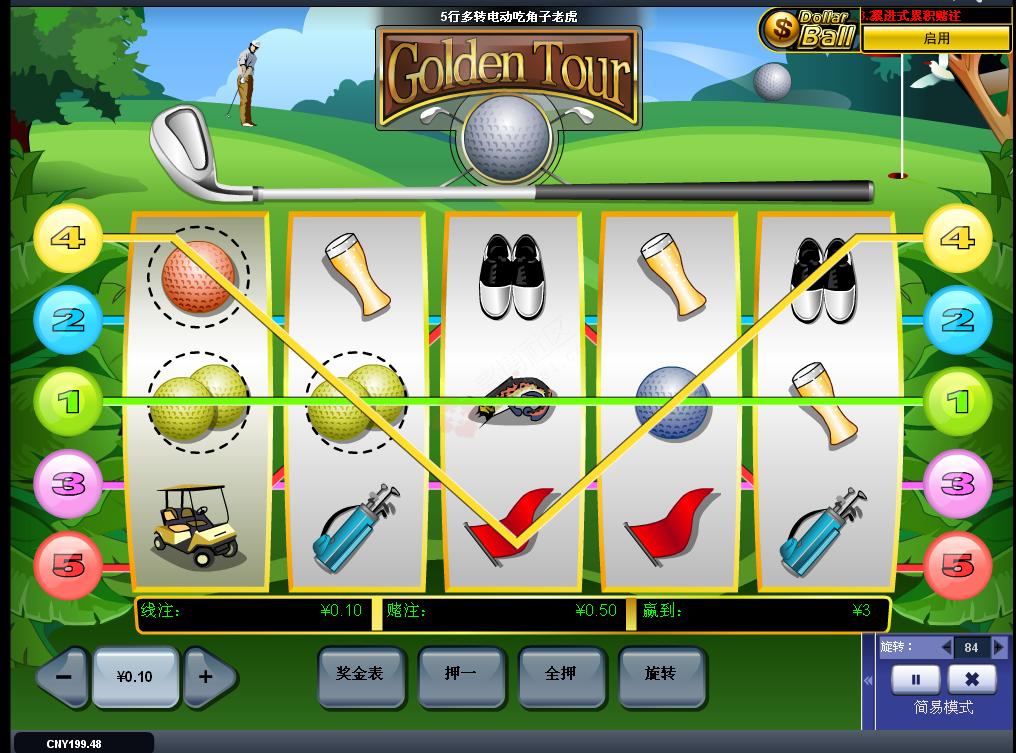Reduce auto spin count with left arrow
This screenshot has width=1016, height=753.
pos(945,648)
